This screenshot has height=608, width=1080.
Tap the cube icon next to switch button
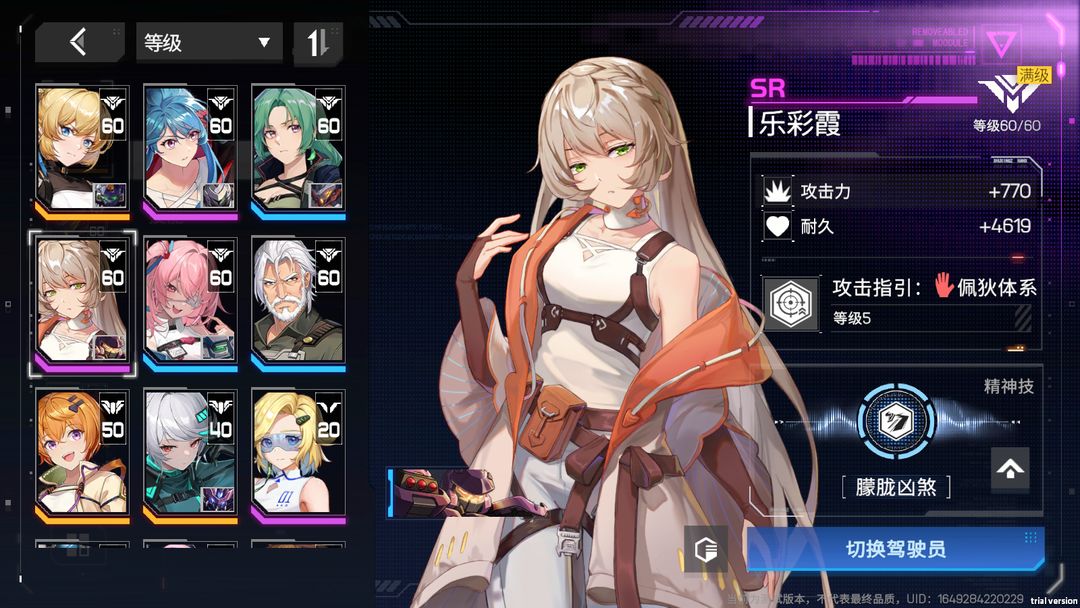[707, 549]
